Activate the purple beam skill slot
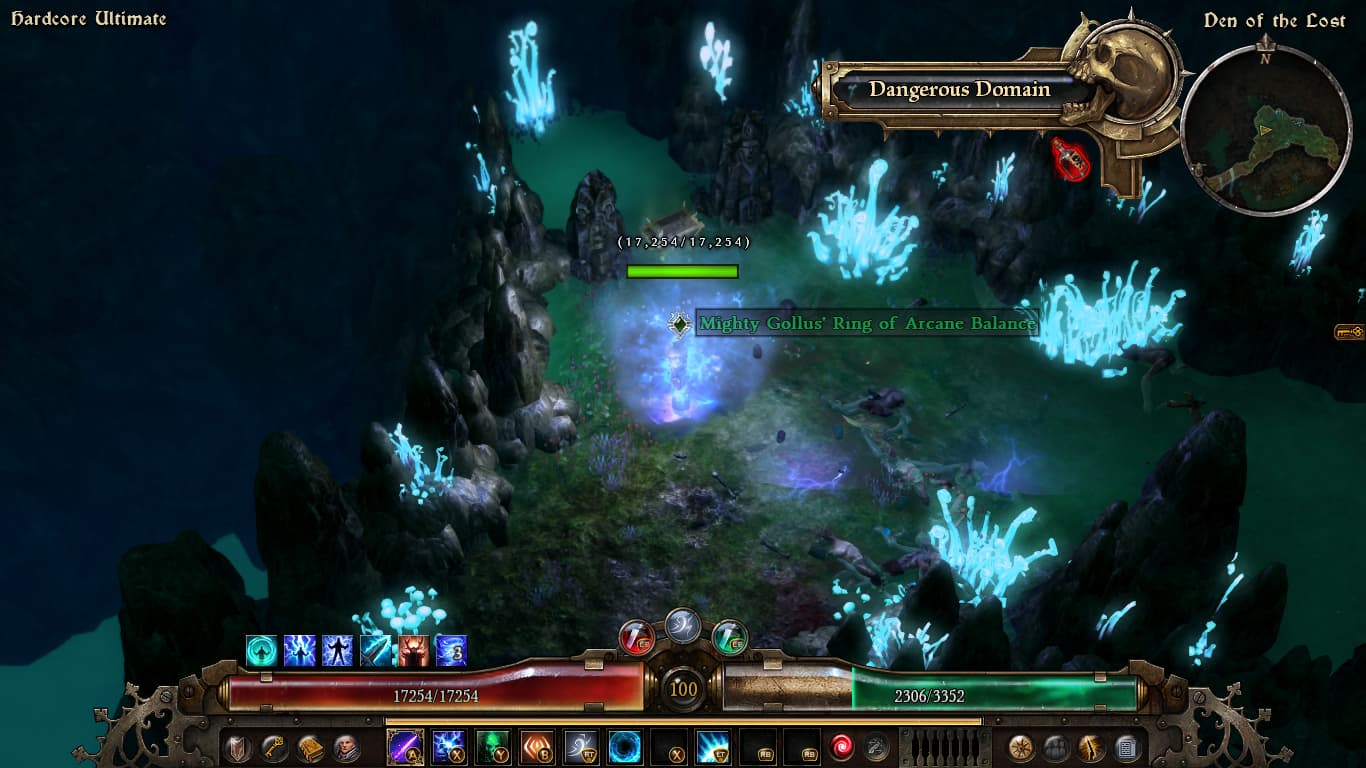Image resolution: width=1366 pixels, height=768 pixels. 405,747
